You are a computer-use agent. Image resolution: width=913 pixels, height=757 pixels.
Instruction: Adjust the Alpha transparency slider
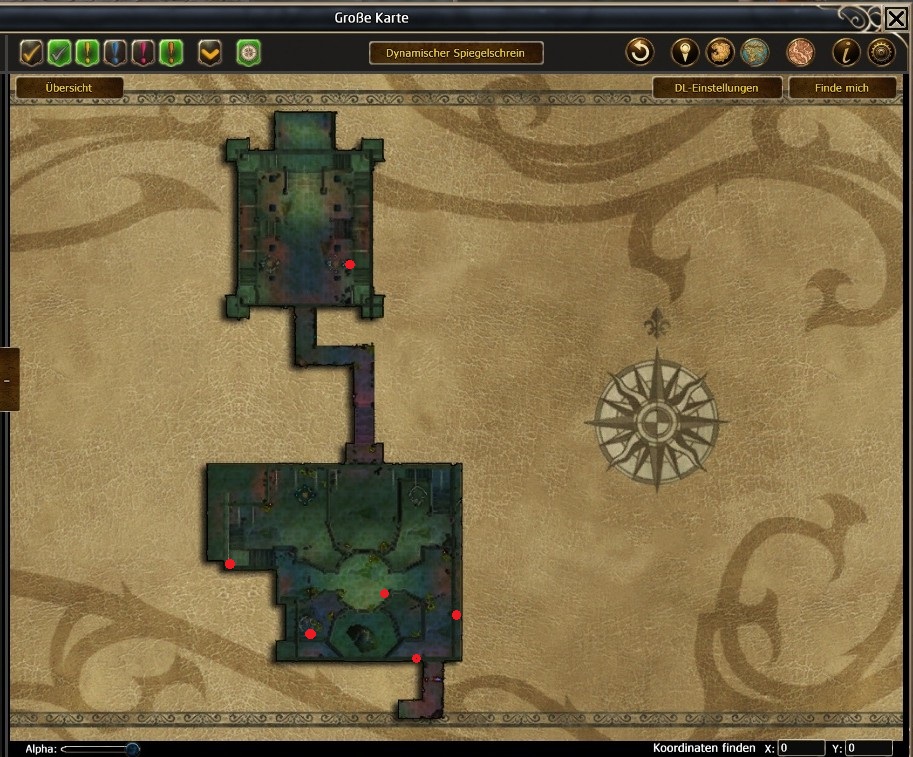131,748
